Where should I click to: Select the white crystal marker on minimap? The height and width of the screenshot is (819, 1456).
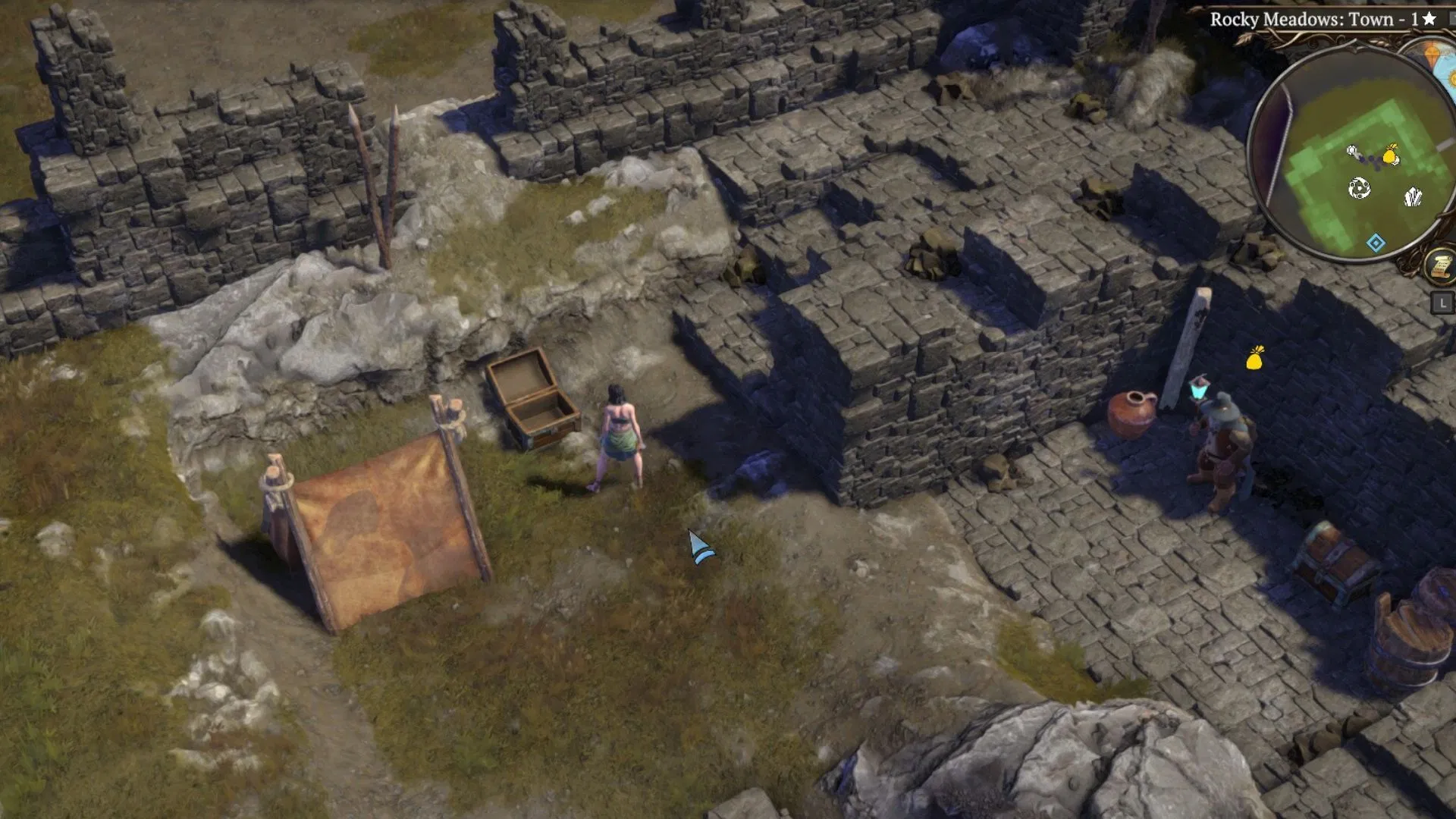click(x=1412, y=197)
